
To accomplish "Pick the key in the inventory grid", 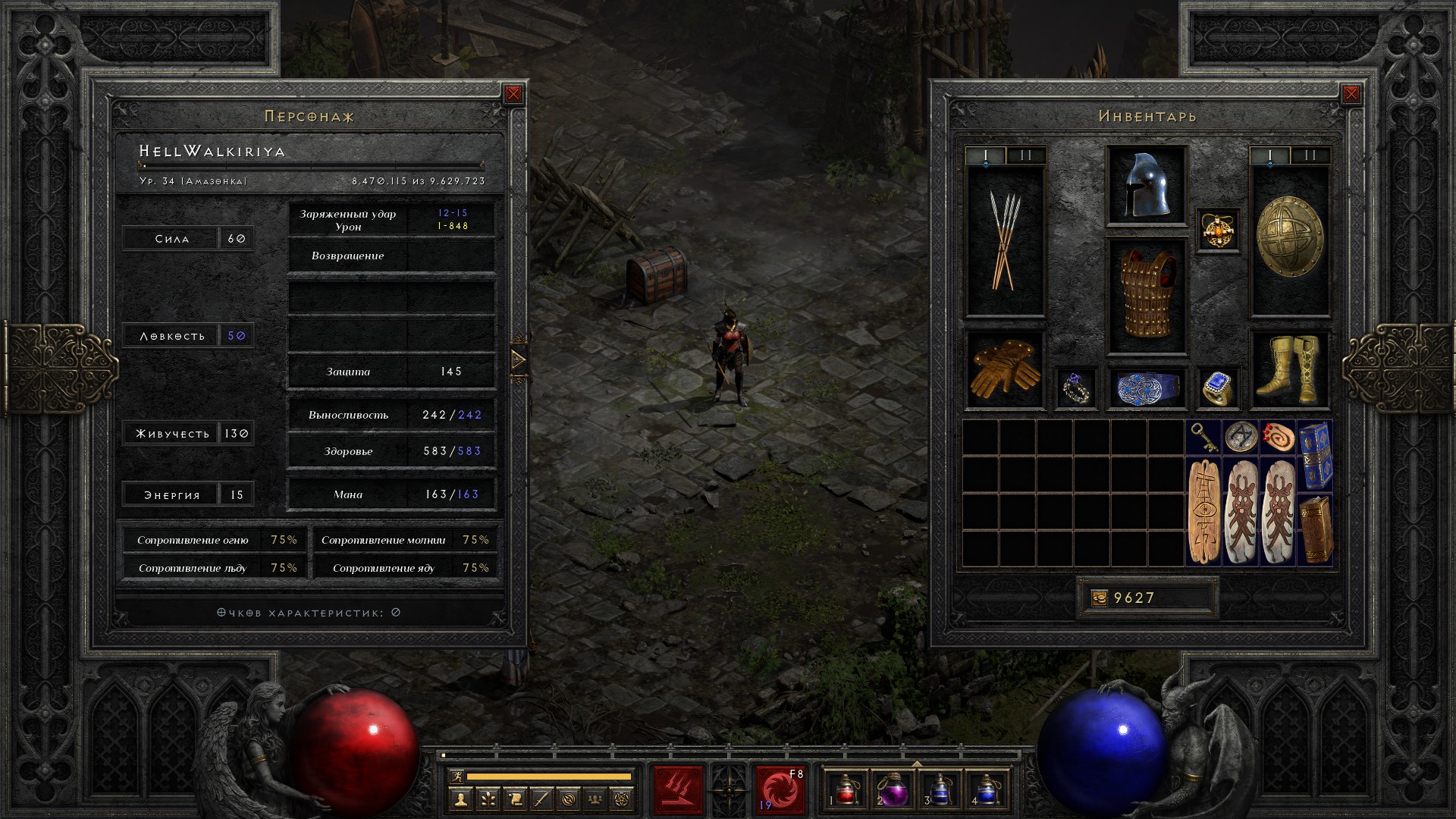I will coord(1203,437).
